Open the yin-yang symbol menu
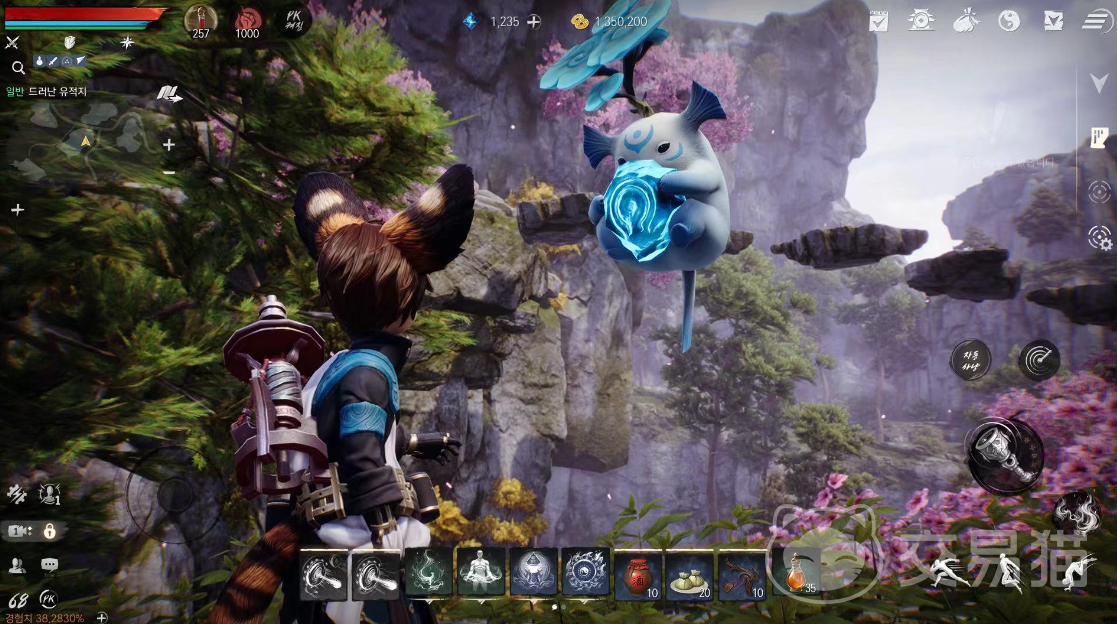Image resolution: width=1117 pixels, height=624 pixels. (x=1009, y=19)
